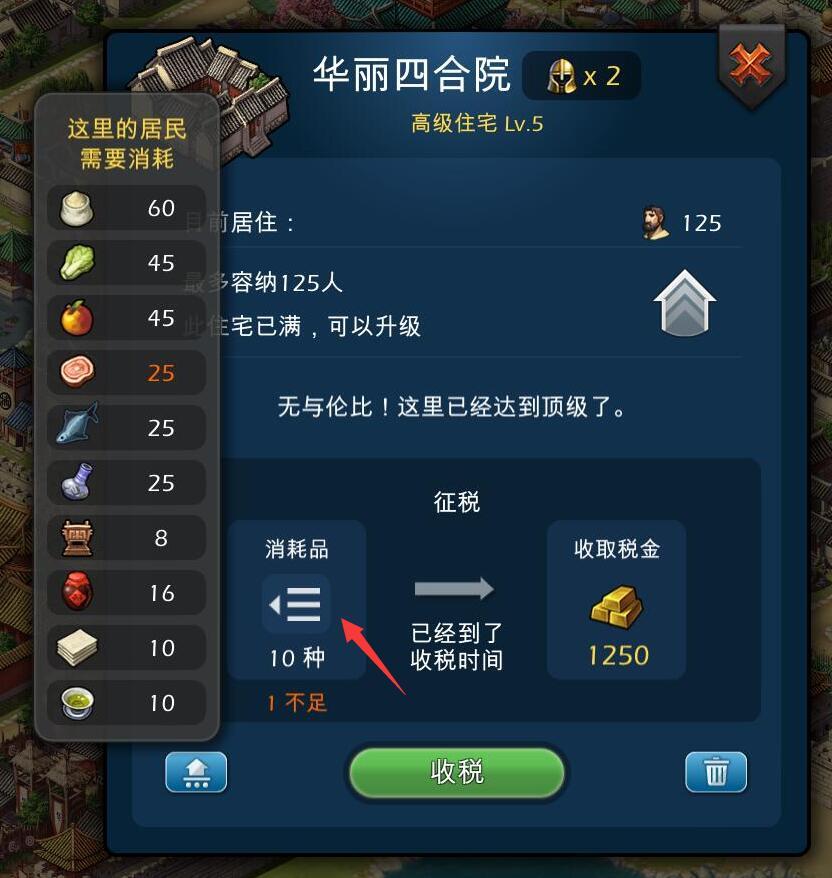
Task: Demolish the house with the trash button
Action: point(716,773)
